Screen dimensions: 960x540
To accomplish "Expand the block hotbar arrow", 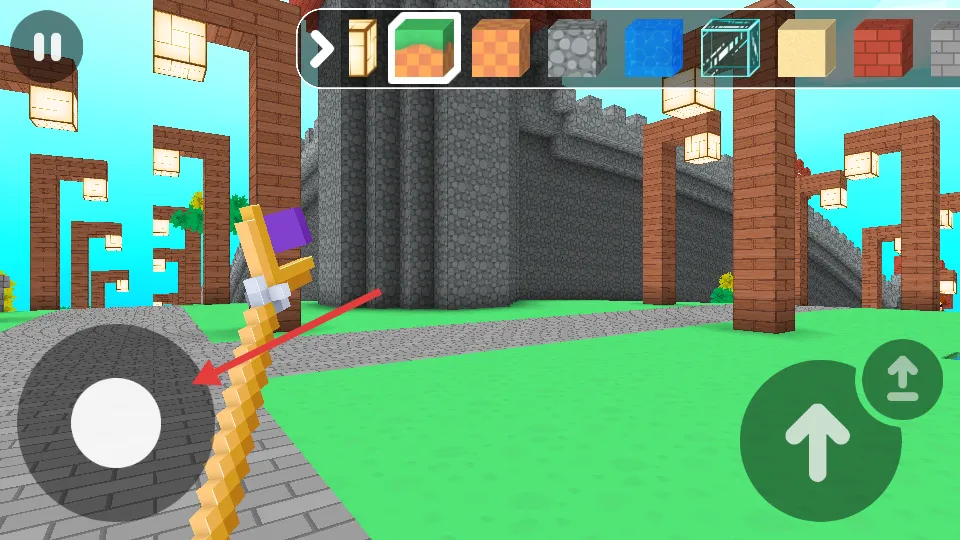I will pos(321,48).
